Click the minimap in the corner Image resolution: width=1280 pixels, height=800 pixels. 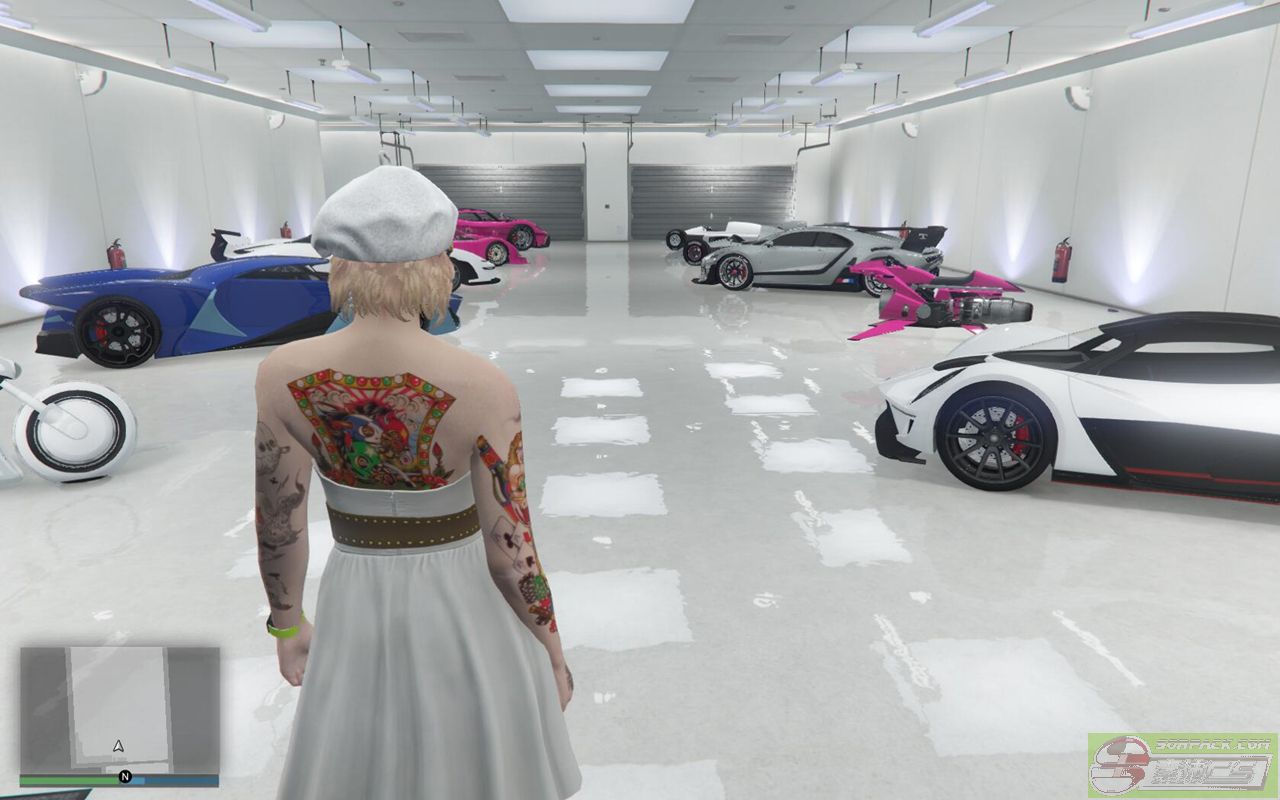[119, 710]
